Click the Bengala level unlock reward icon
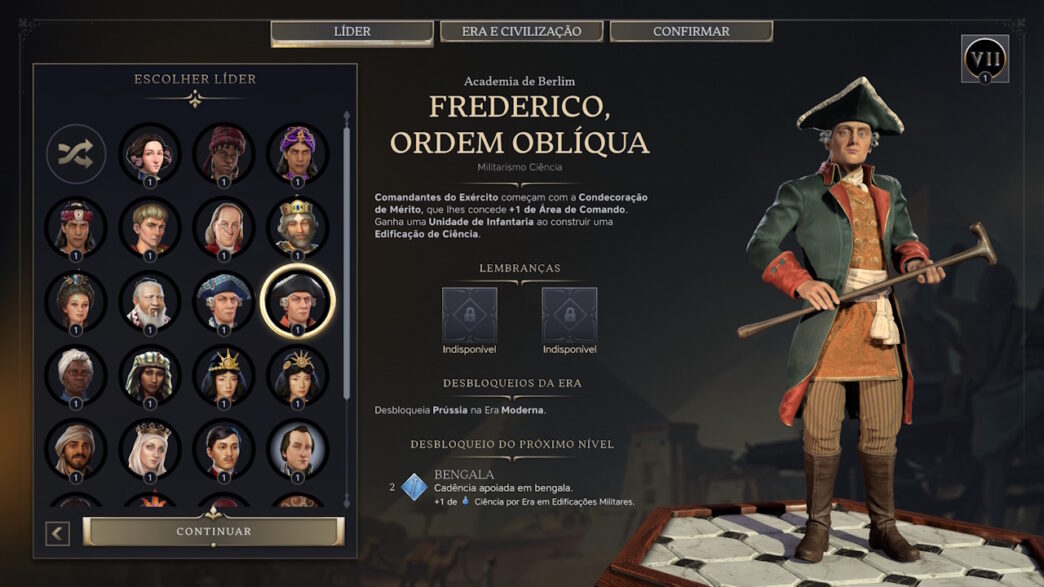The height and width of the screenshot is (587, 1044). (x=414, y=487)
